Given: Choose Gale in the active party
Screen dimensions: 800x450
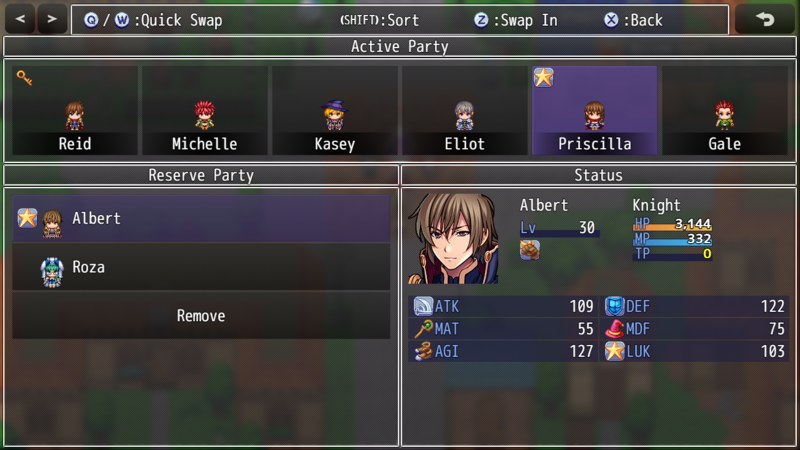Looking at the screenshot, I should click(724, 111).
